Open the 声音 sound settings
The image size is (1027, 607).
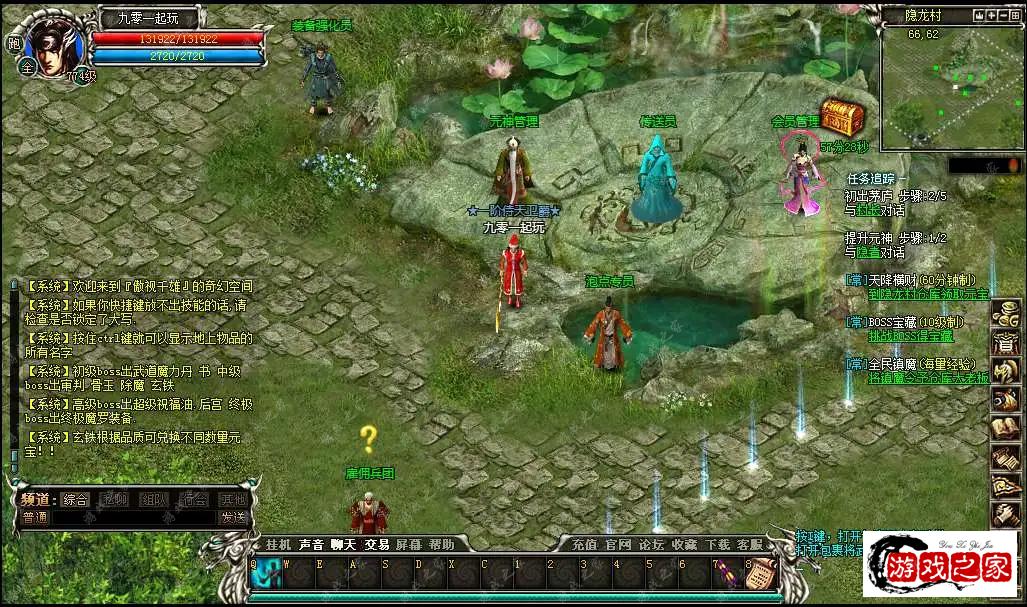(311, 545)
